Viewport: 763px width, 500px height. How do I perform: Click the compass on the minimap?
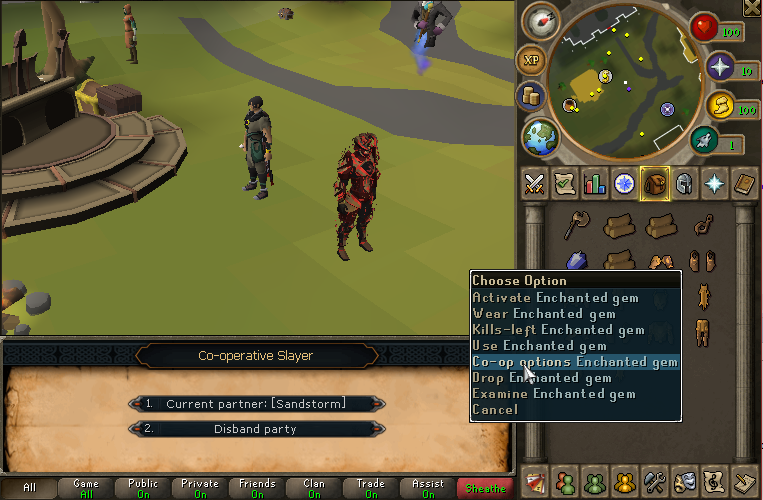pos(540,20)
